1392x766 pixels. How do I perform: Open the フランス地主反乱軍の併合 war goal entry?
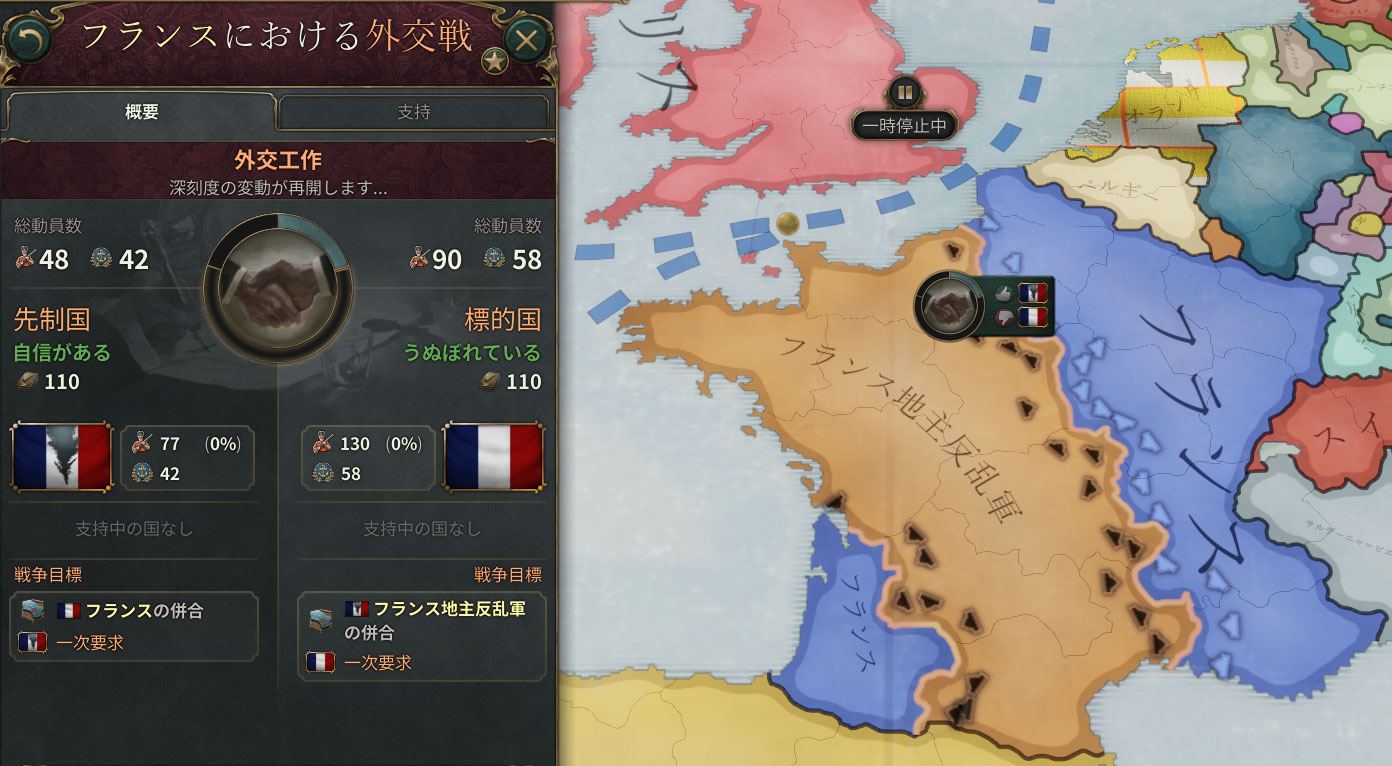(x=421, y=620)
